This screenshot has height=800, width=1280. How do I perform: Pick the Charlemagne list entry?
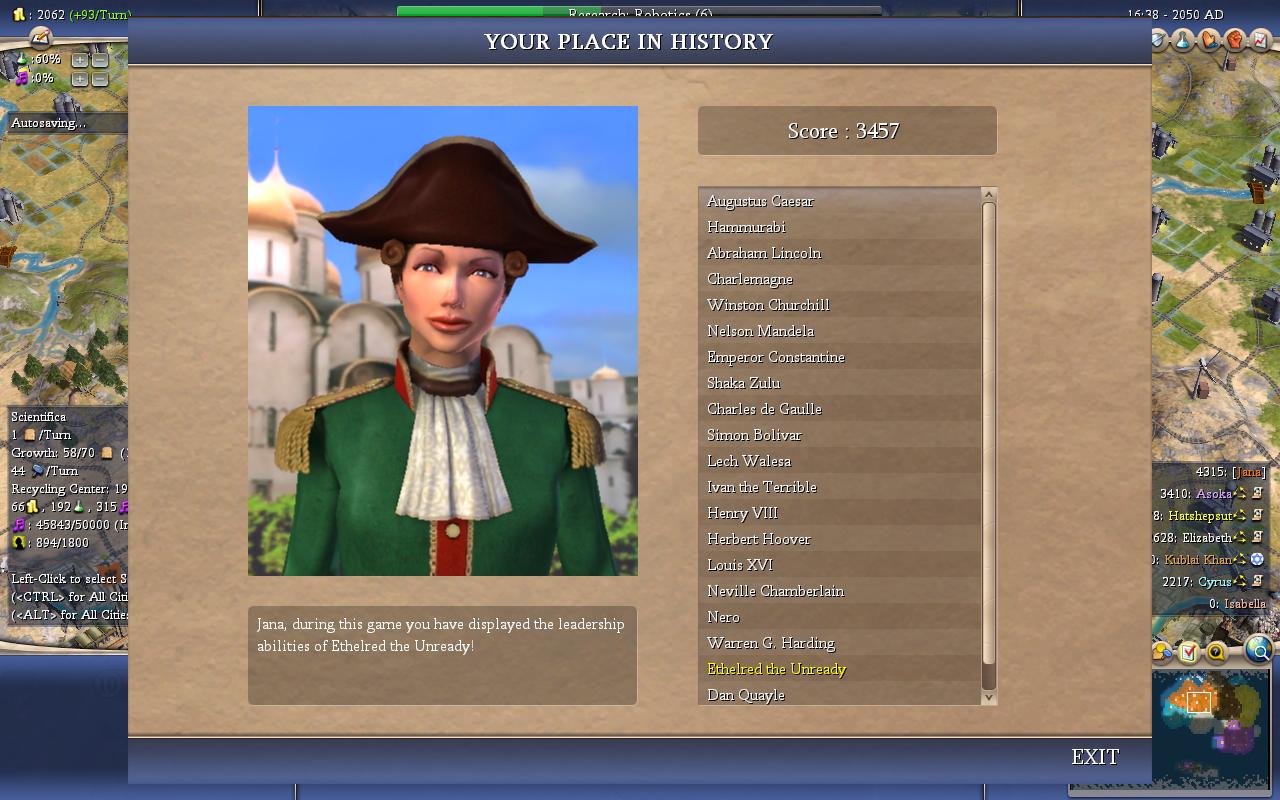pos(750,279)
